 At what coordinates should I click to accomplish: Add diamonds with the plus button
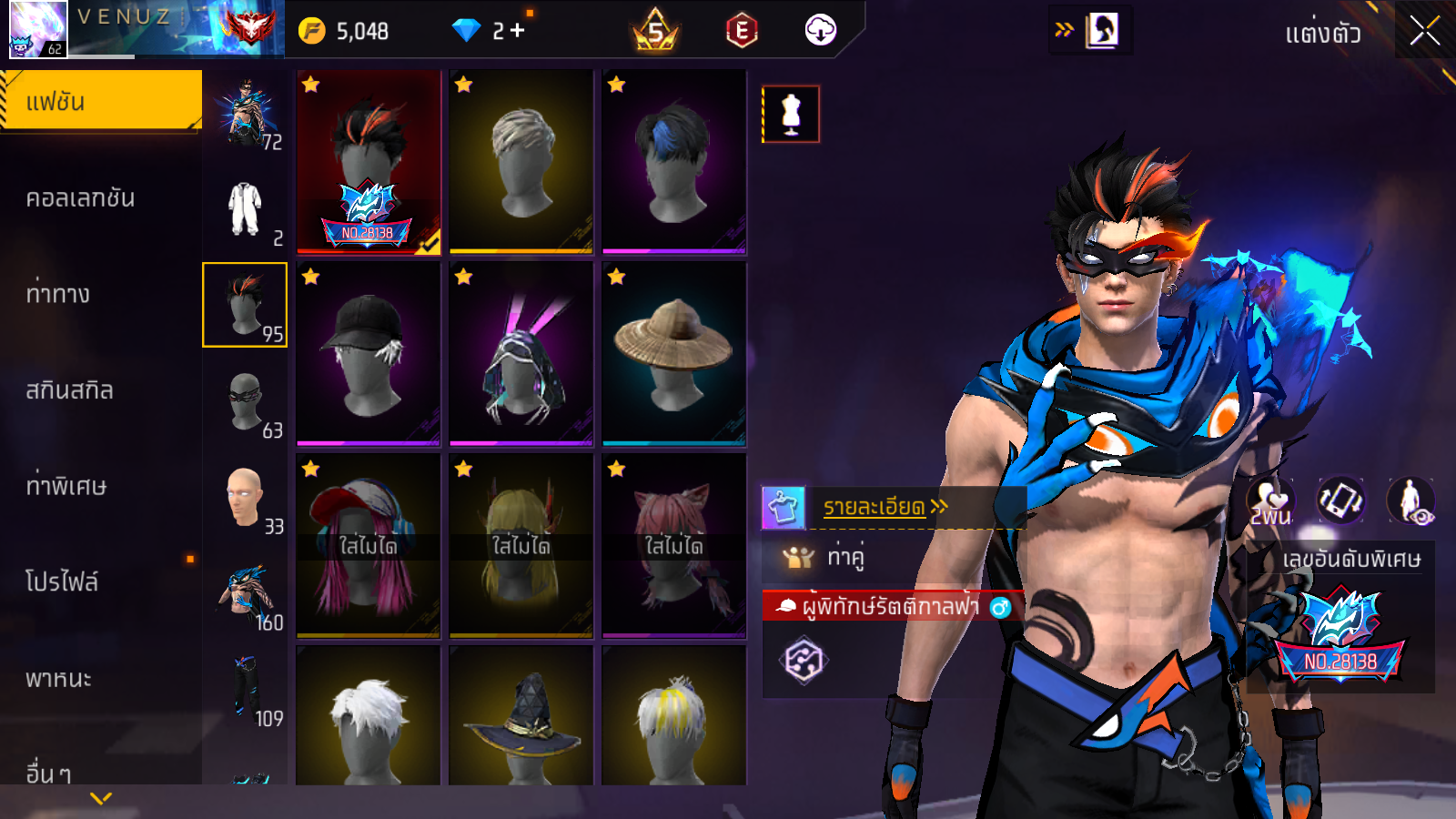coord(518,31)
